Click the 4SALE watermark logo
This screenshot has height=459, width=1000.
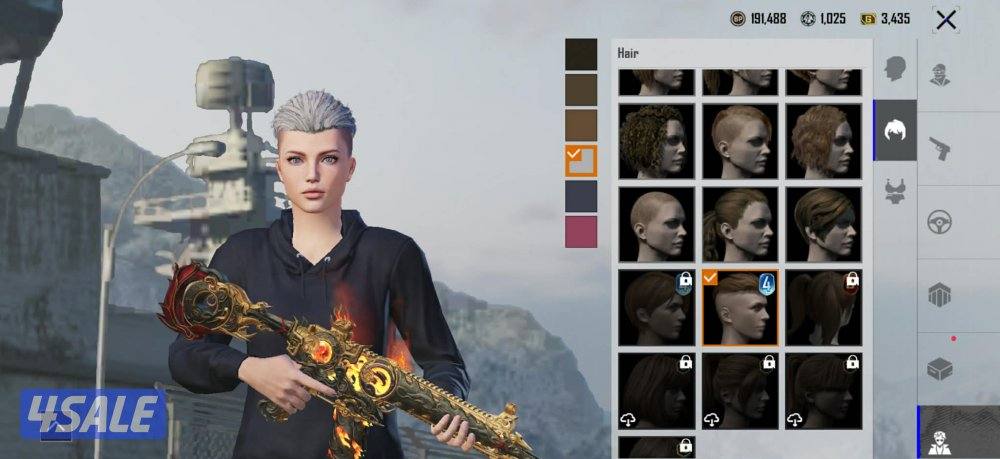coord(92,414)
